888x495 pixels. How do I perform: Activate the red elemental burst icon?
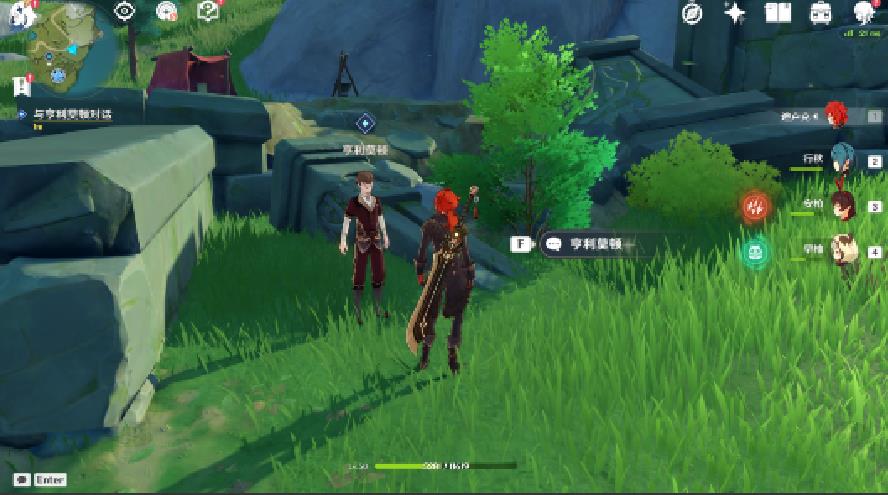pos(757,207)
